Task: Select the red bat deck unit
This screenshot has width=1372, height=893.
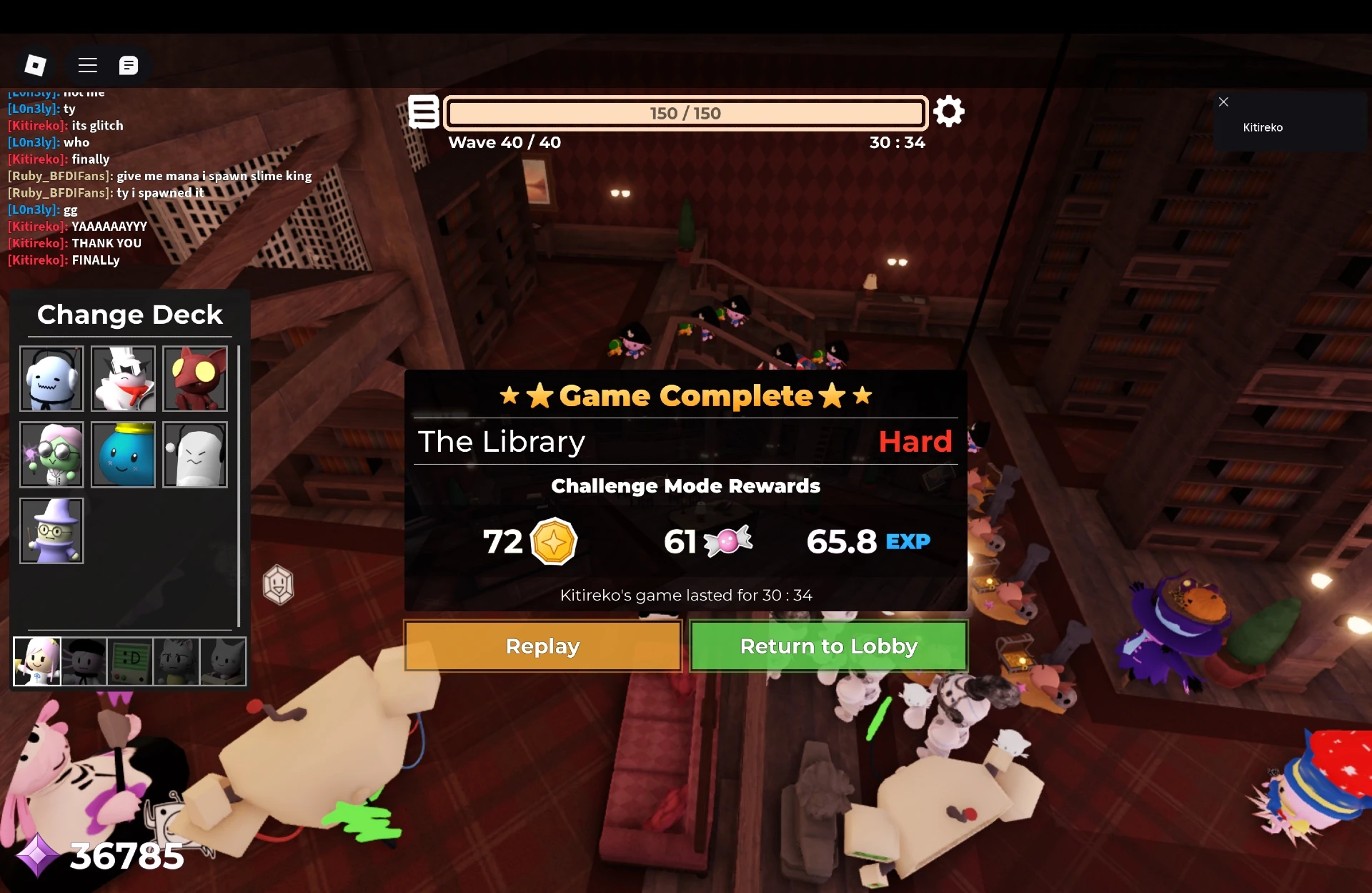Action: 194,378
